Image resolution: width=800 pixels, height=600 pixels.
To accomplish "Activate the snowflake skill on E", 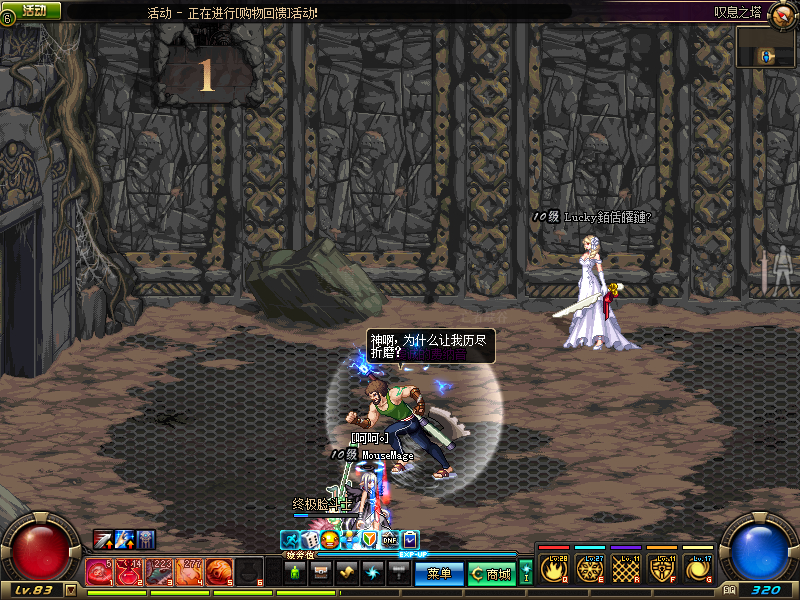I will coord(589,569).
